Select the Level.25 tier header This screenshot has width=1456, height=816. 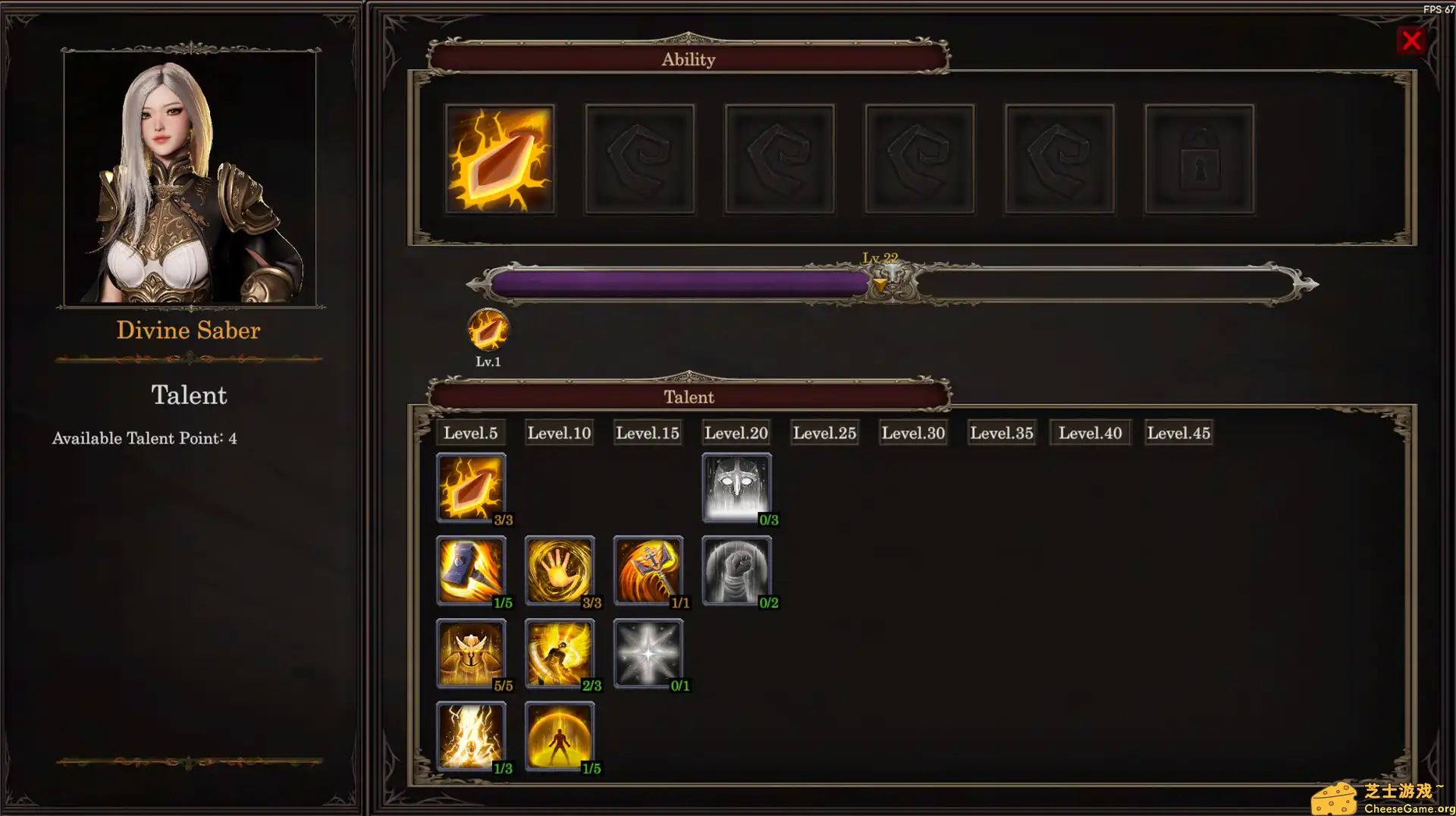click(824, 432)
